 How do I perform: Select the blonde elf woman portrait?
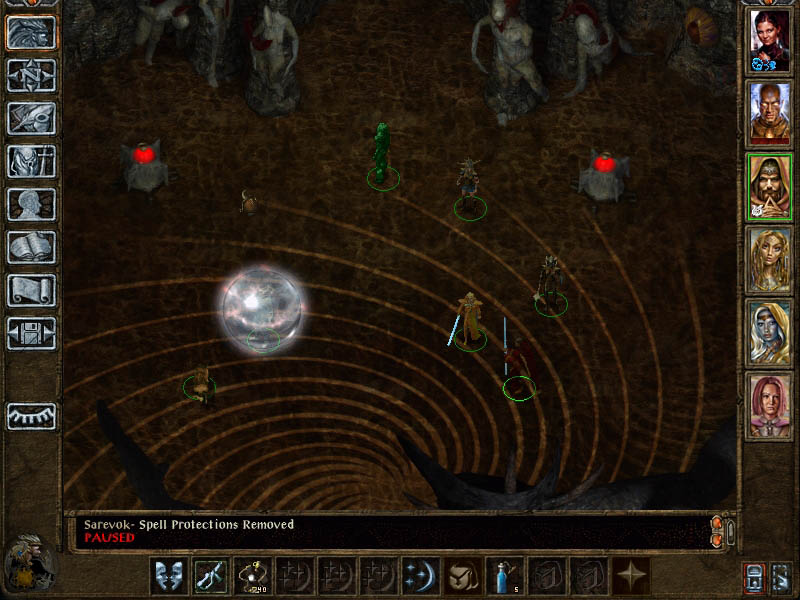pyautogui.click(x=770, y=260)
